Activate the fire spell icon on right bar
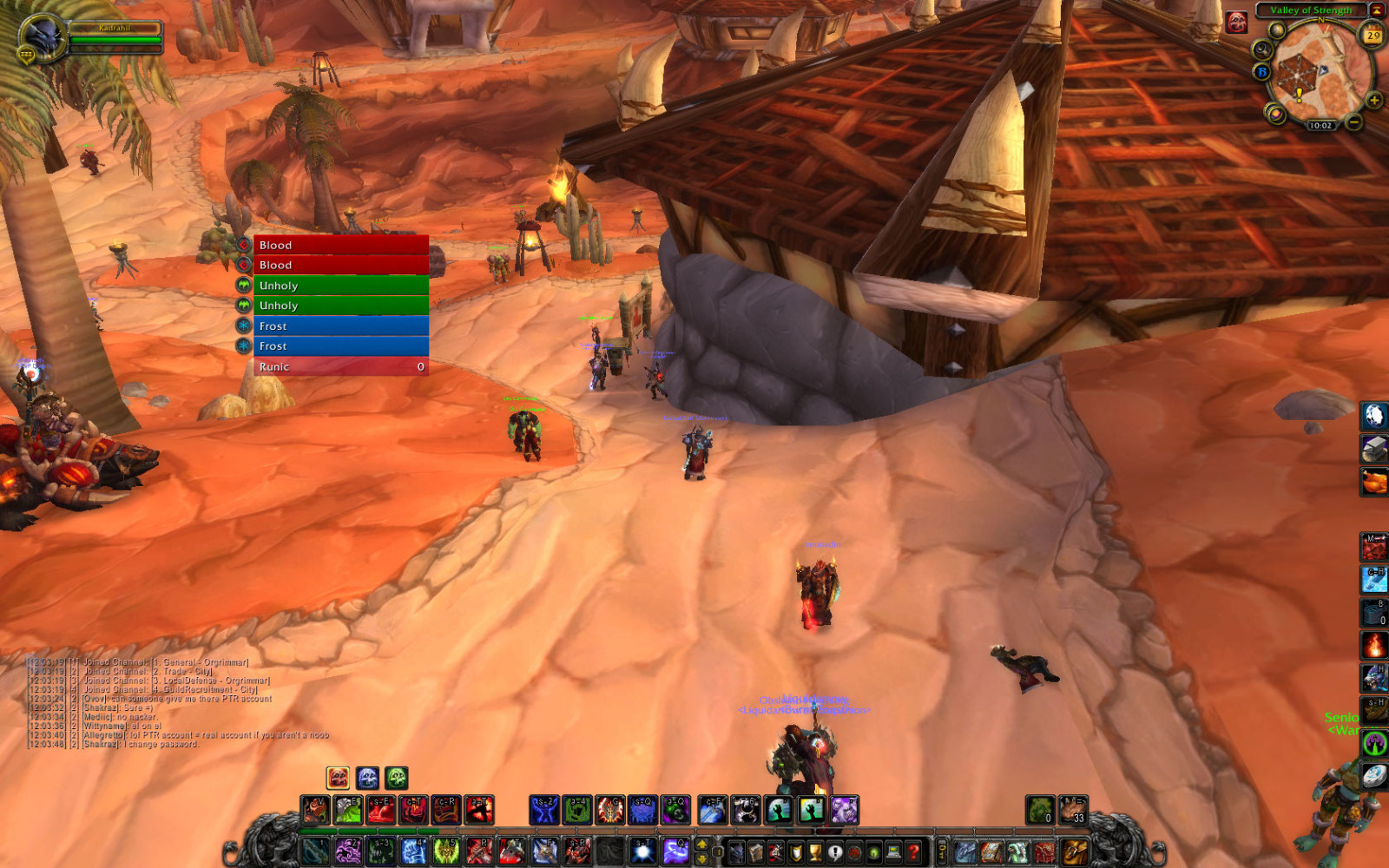 pos(1373,645)
